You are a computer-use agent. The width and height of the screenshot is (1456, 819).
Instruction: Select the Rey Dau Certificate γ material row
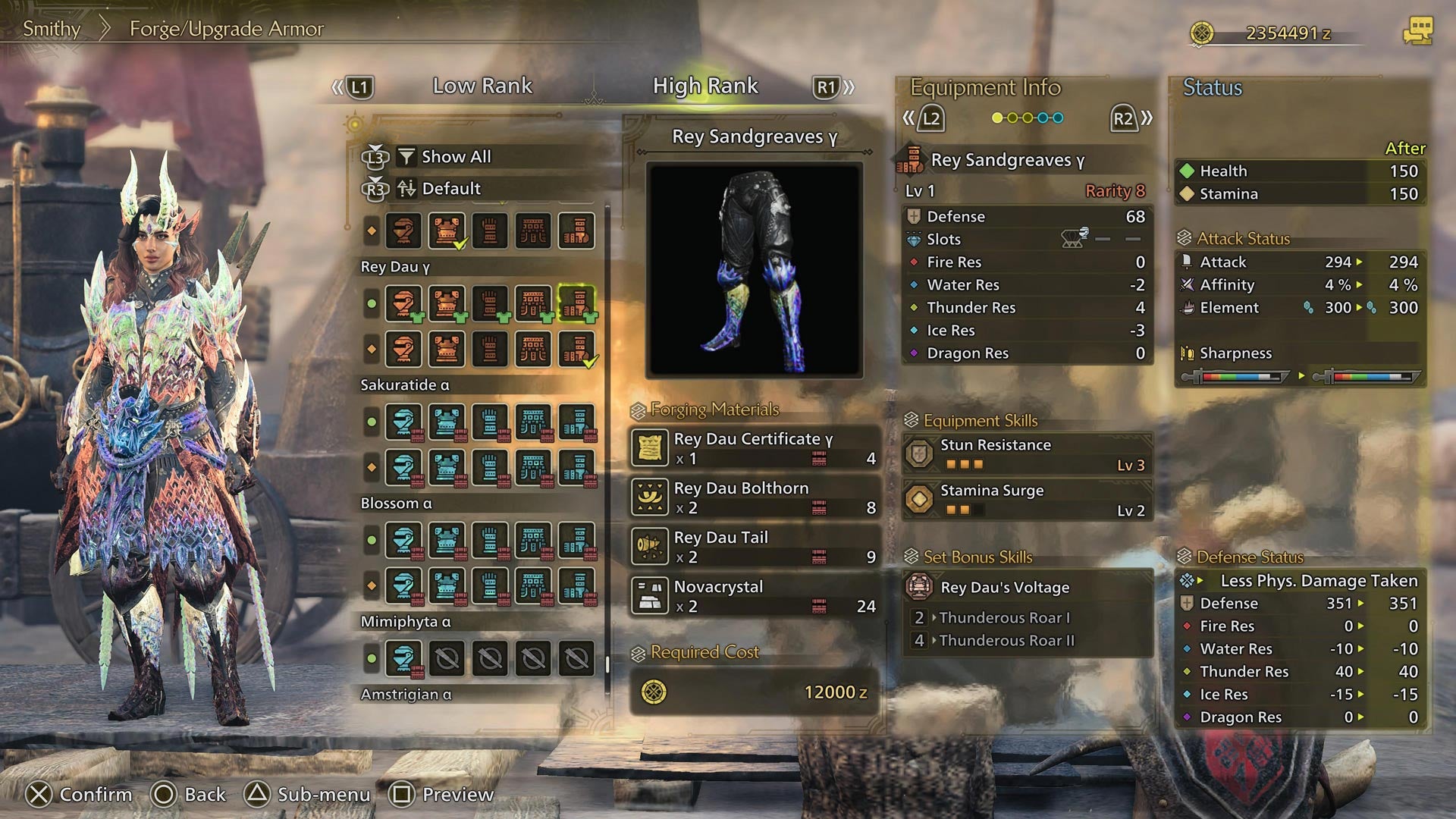point(755,448)
